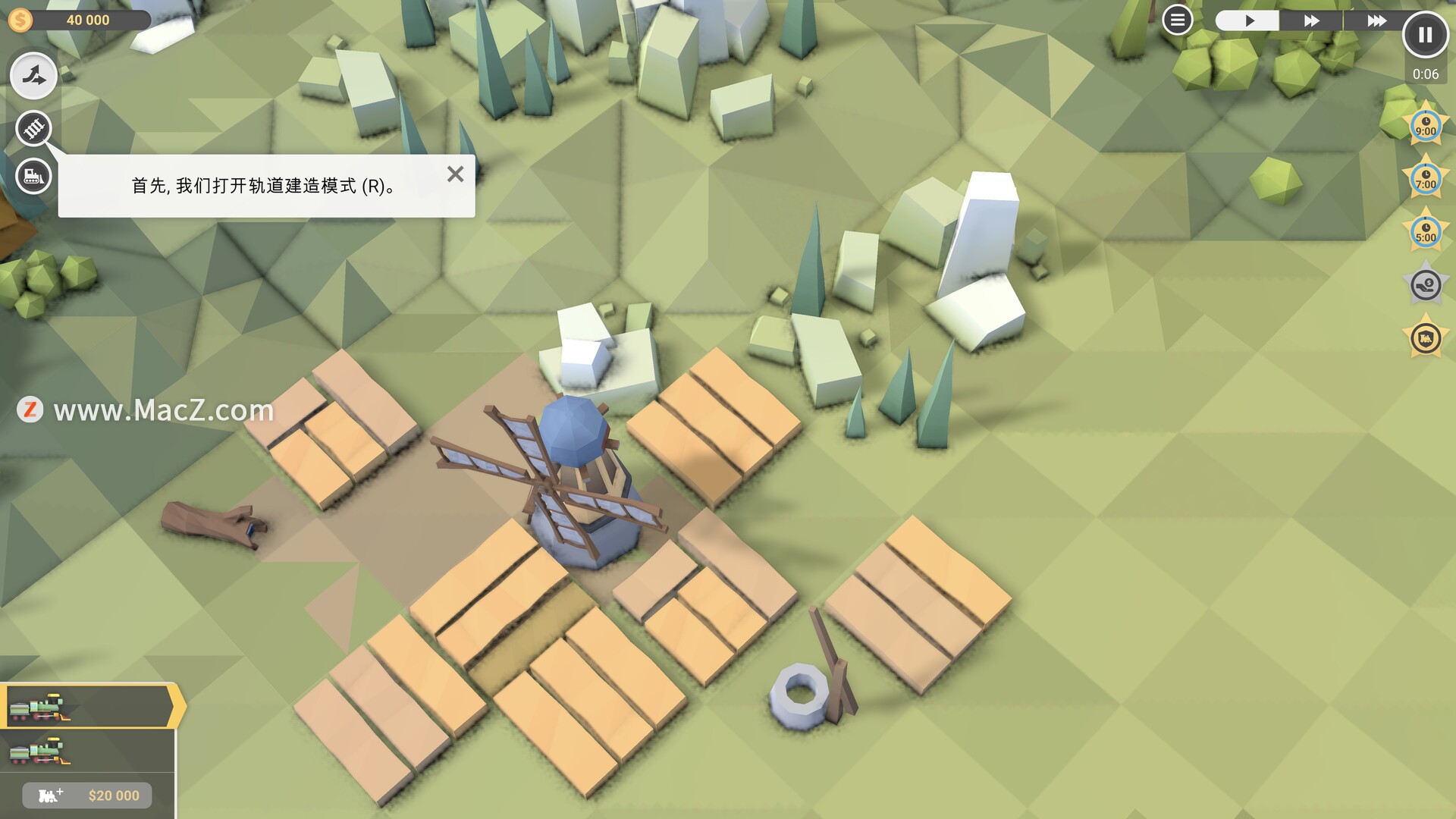Select the second train in the list
Viewport: 1456px width, 819px height.
tap(87, 751)
